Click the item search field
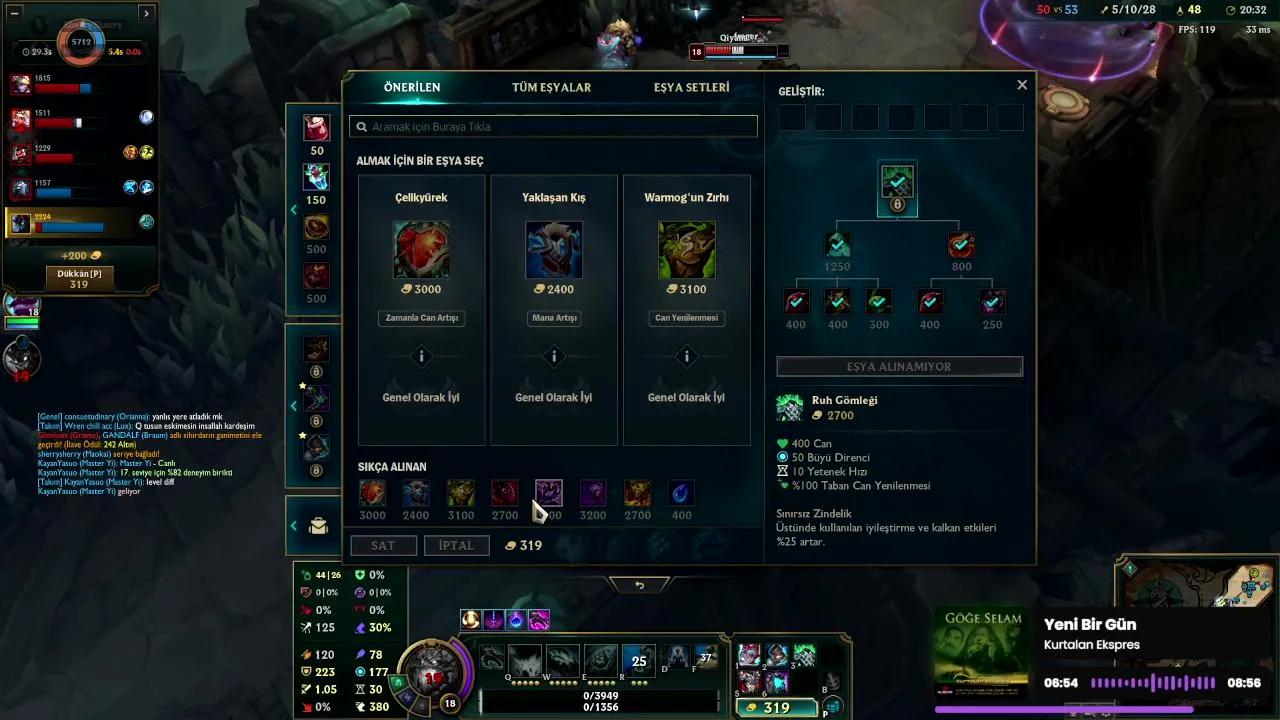This screenshot has width=1280, height=720. pos(553,127)
